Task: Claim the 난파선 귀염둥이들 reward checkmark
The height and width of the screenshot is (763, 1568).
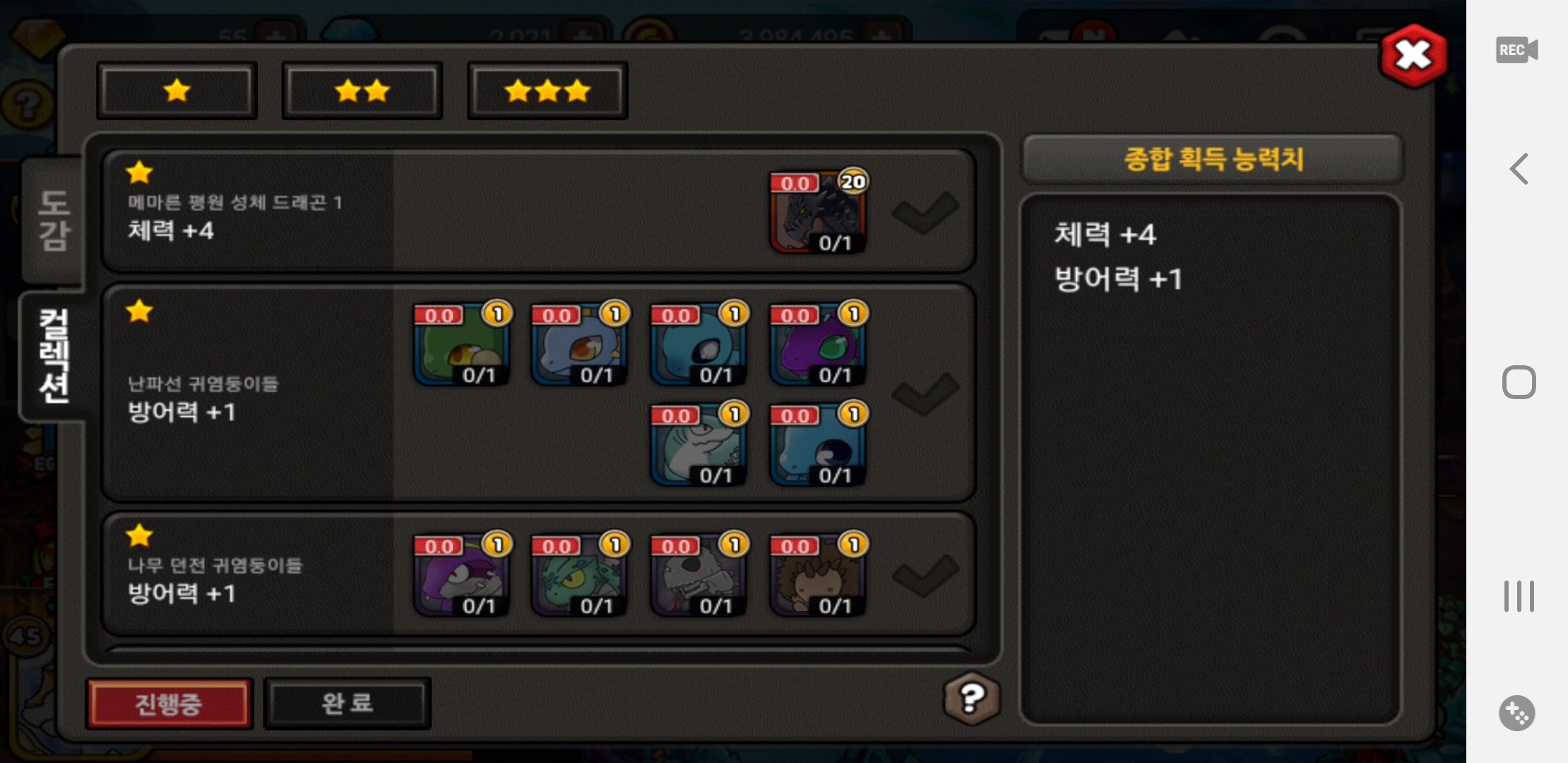Action: pyautogui.click(x=925, y=394)
